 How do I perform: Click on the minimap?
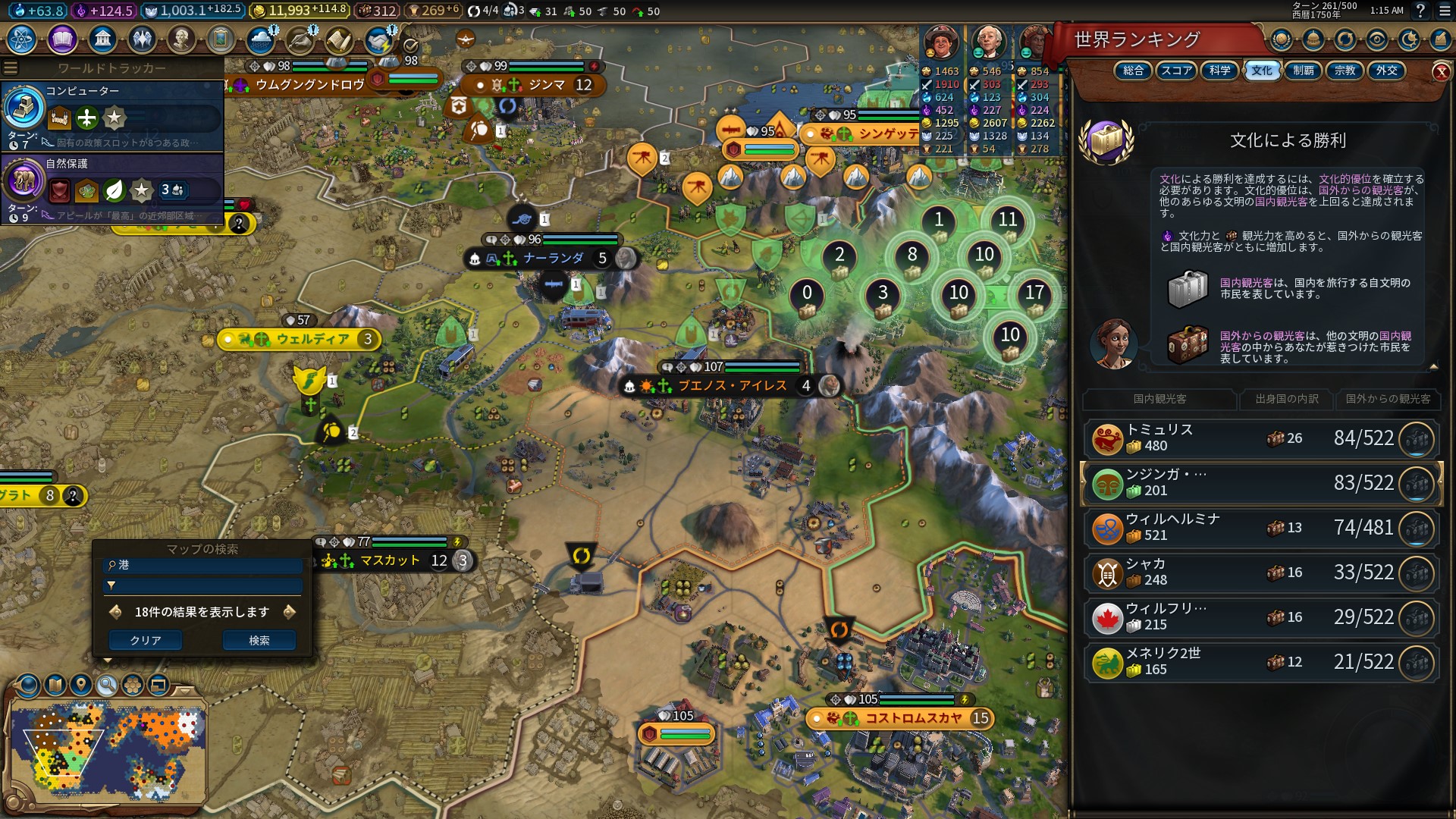(x=108, y=752)
